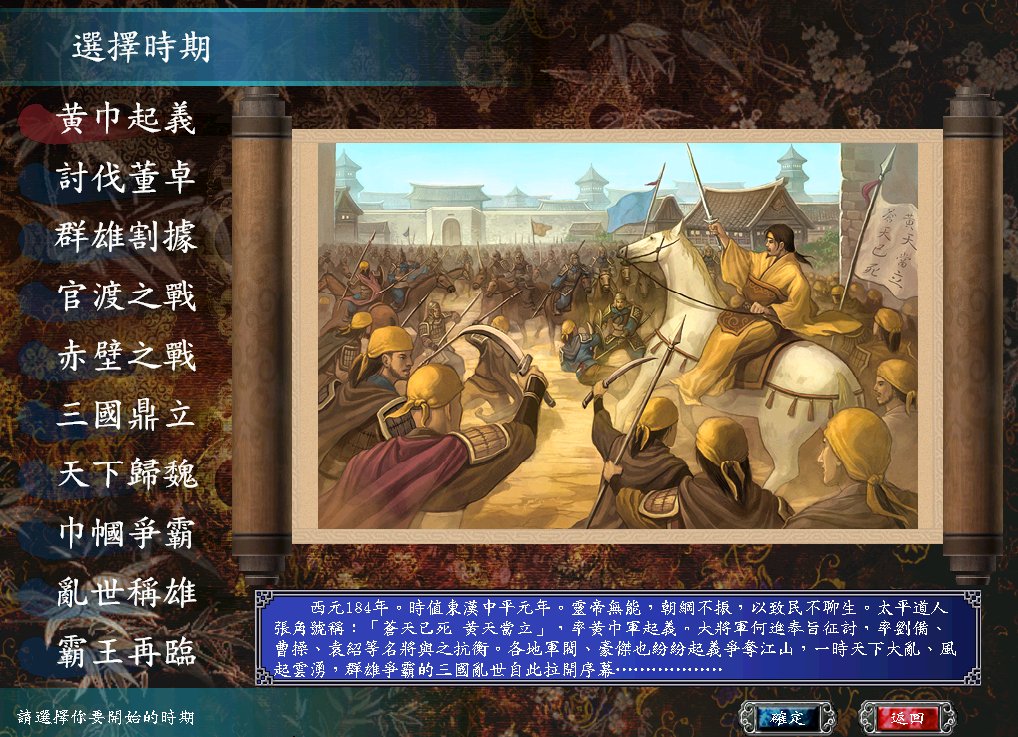Go back with the red 返回 button
Screen dimensions: 1018x737
click(x=907, y=717)
